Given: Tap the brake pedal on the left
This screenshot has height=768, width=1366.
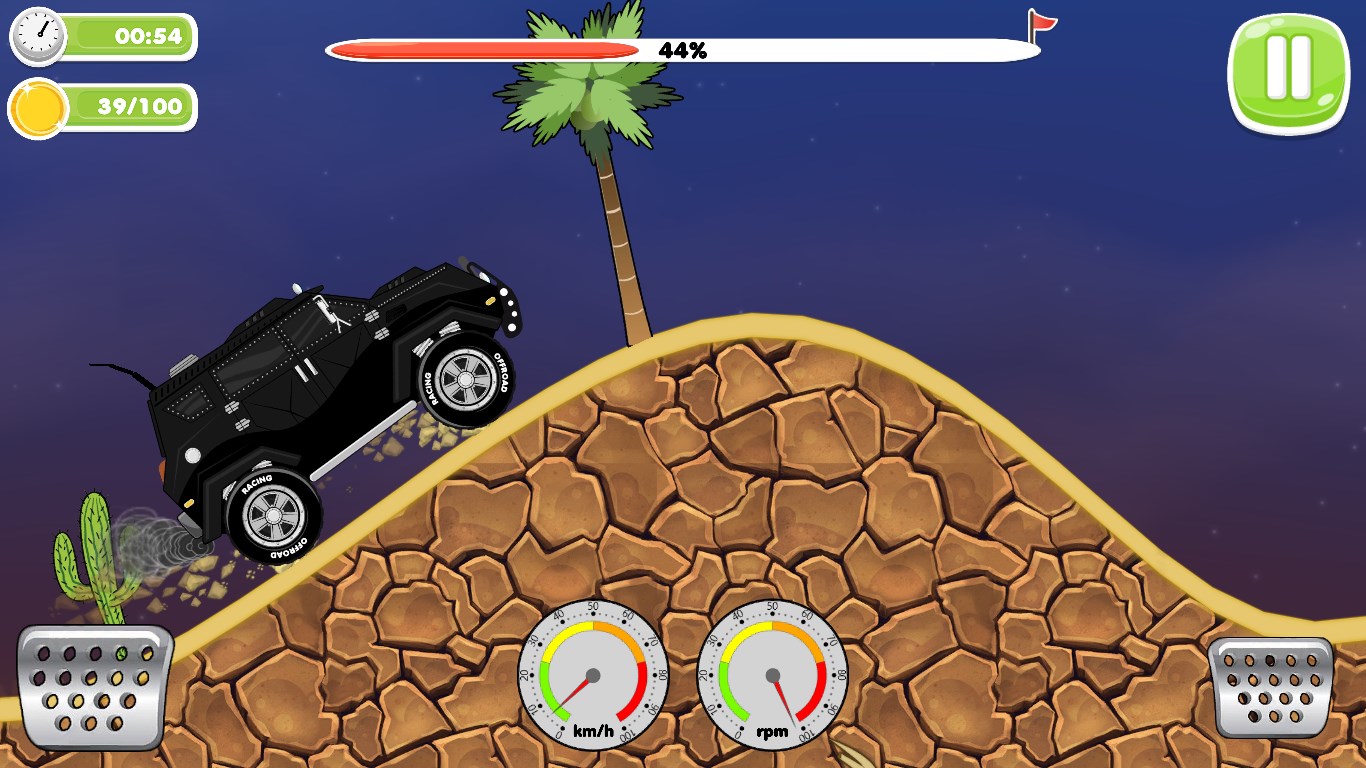Looking at the screenshot, I should [94, 686].
